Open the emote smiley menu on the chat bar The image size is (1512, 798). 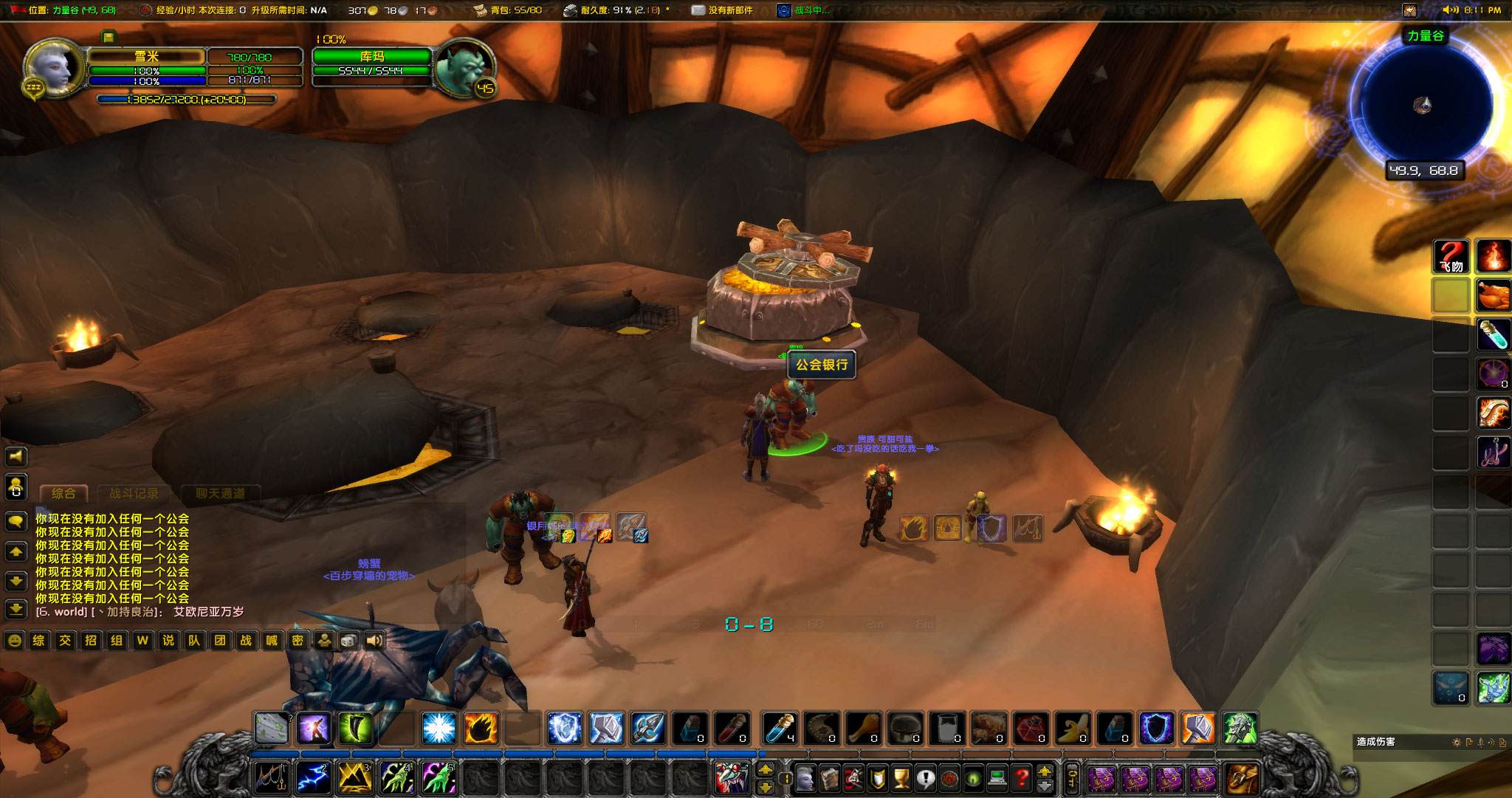[16, 641]
